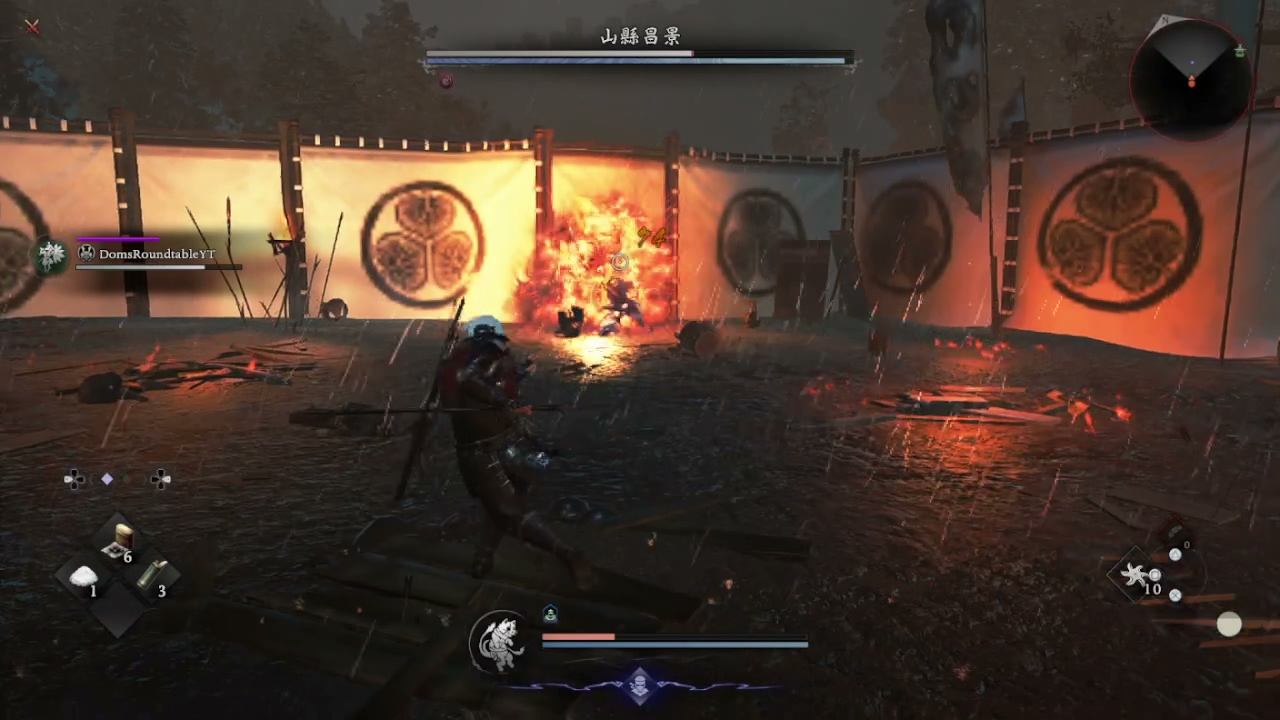Open the circular minimap
The height and width of the screenshot is (720, 1280).
[x=1191, y=73]
